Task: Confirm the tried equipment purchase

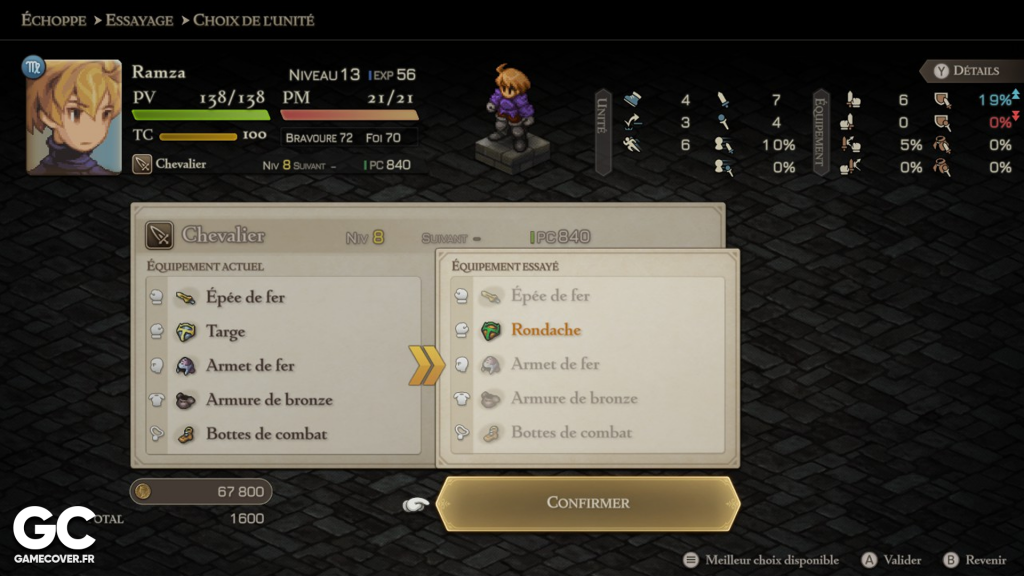Action: coord(588,503)
